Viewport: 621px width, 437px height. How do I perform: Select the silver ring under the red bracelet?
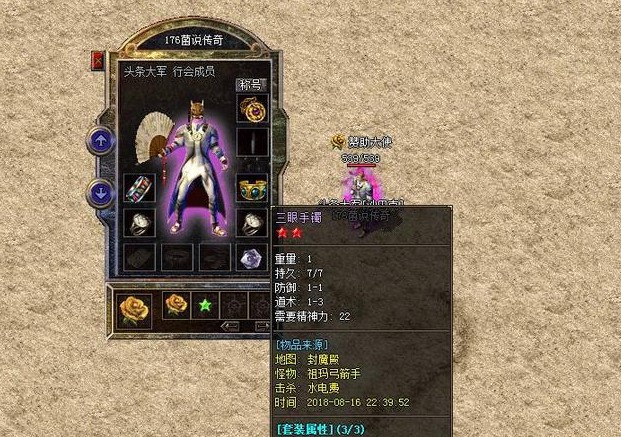pyautogui.click(x=136, y=223)
